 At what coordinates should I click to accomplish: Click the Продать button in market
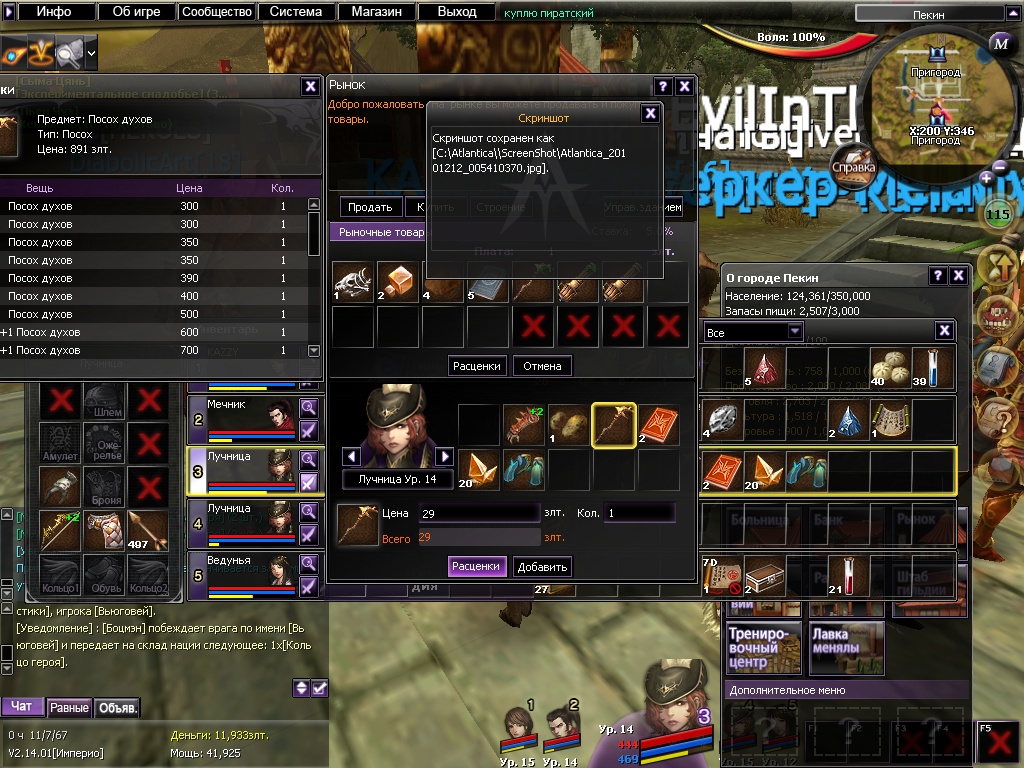(x=369, y=207)
